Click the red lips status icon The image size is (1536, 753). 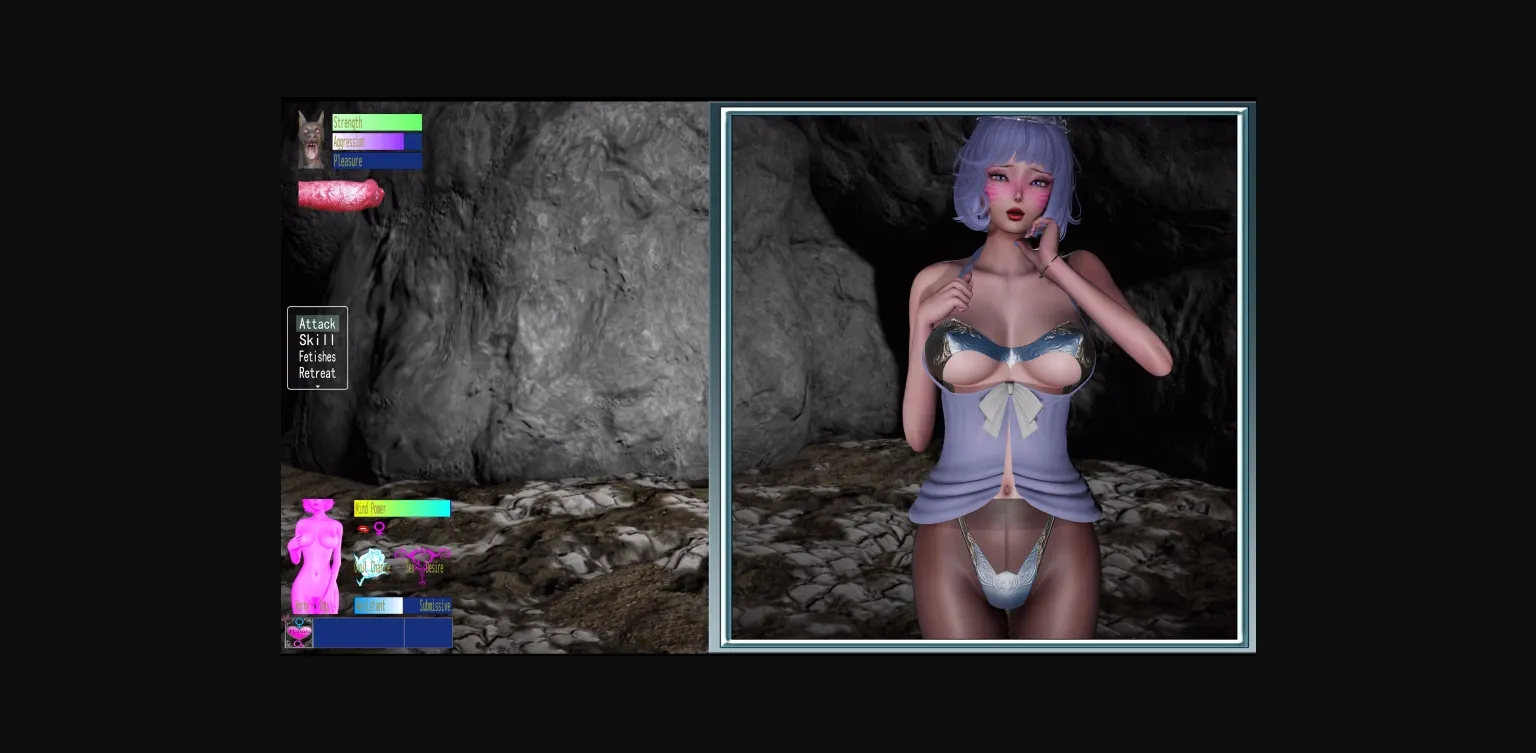(x=364, y=528)
